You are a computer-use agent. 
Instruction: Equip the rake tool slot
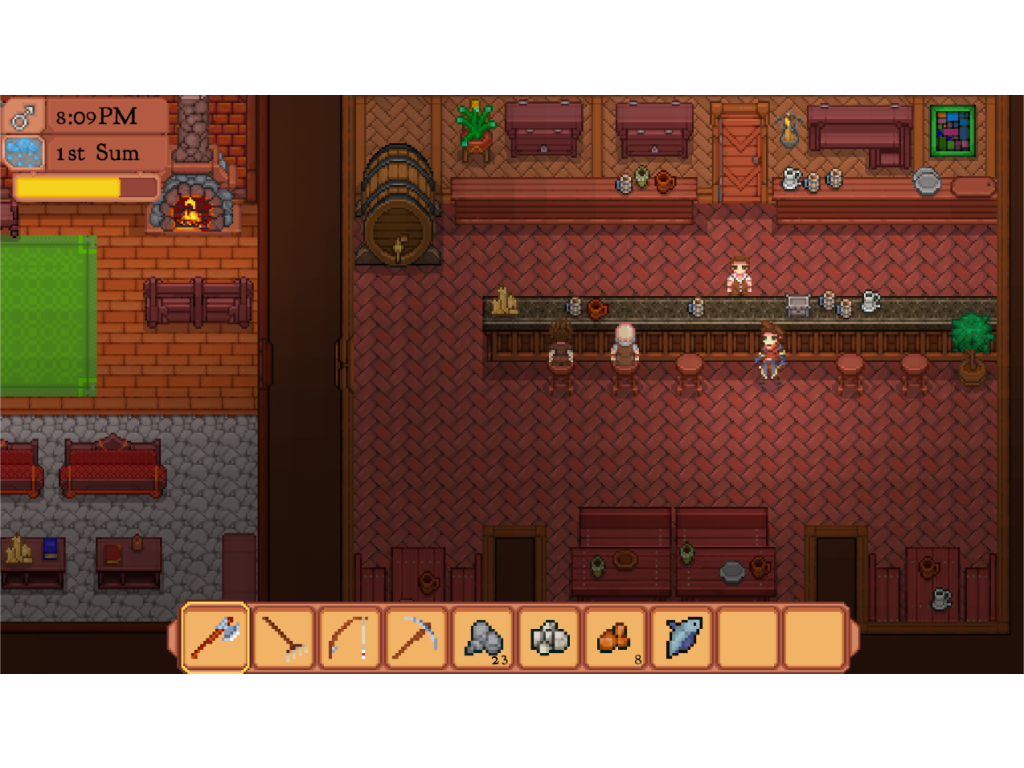tap(283, 637)
